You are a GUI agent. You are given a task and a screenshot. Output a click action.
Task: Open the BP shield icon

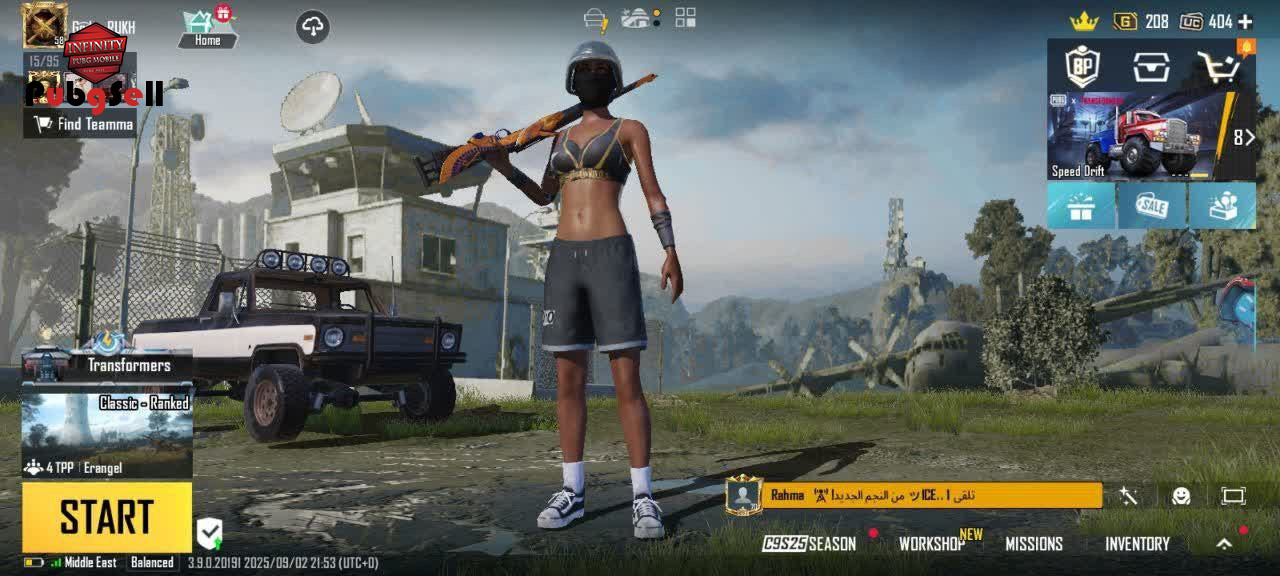pyautogui.click(x=1081, y=66)
